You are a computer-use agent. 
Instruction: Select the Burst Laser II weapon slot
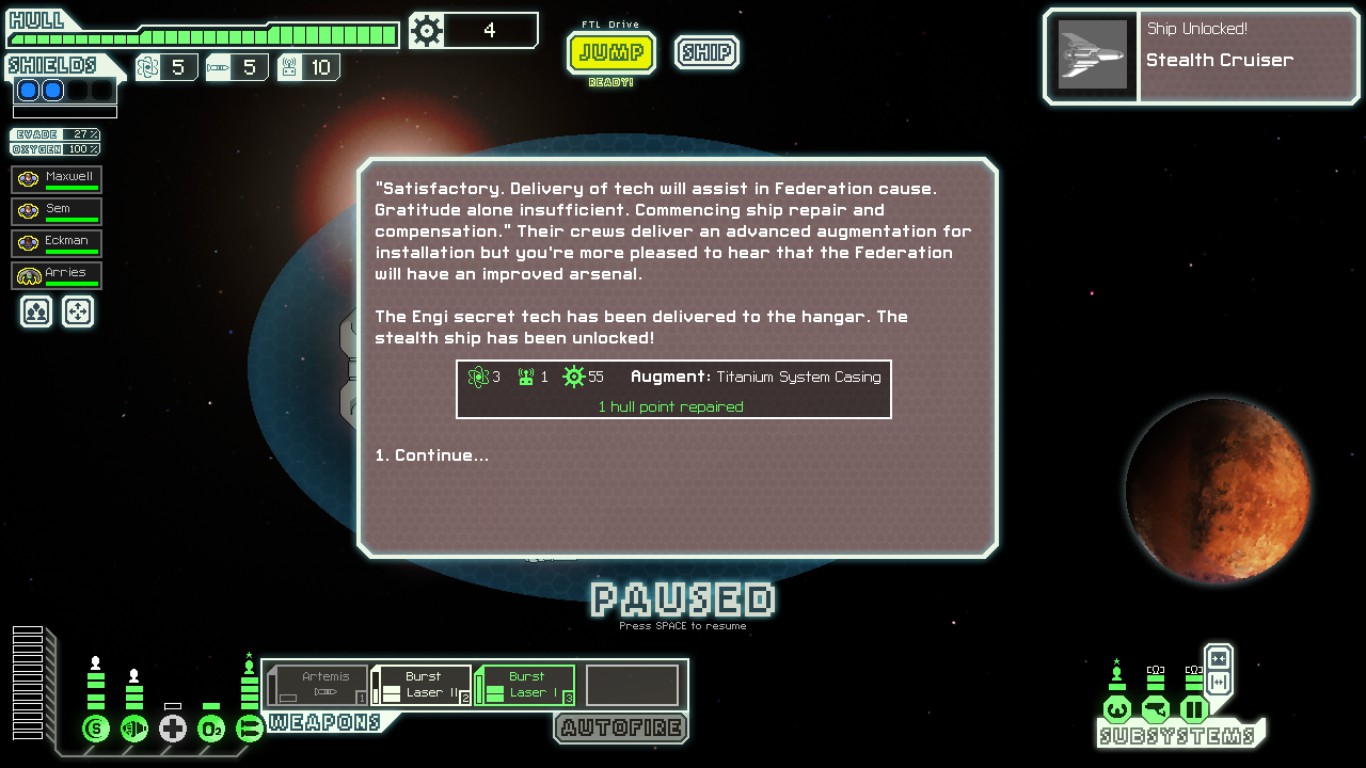pyautogui.click(x=422, y=685)
